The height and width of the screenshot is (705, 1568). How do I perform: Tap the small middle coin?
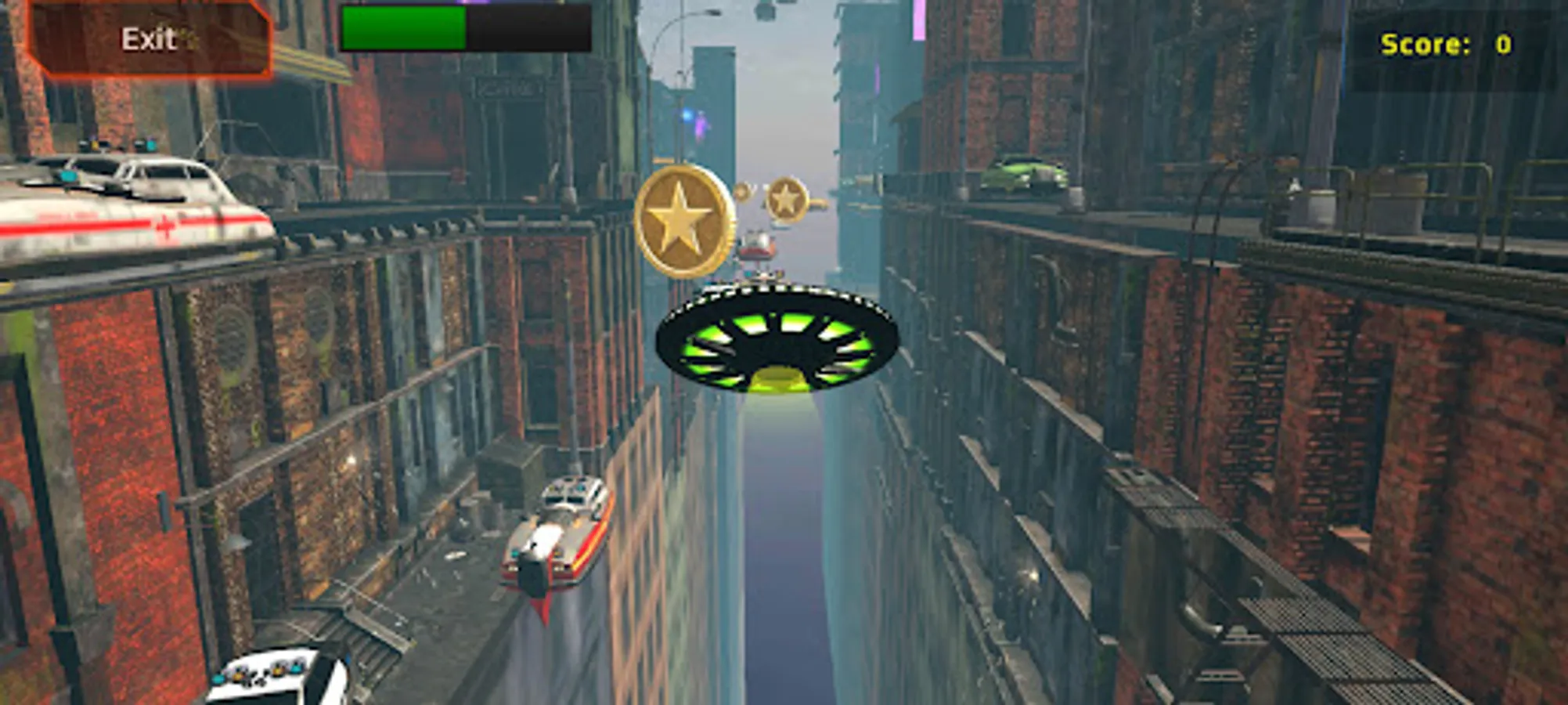[741, 193]
